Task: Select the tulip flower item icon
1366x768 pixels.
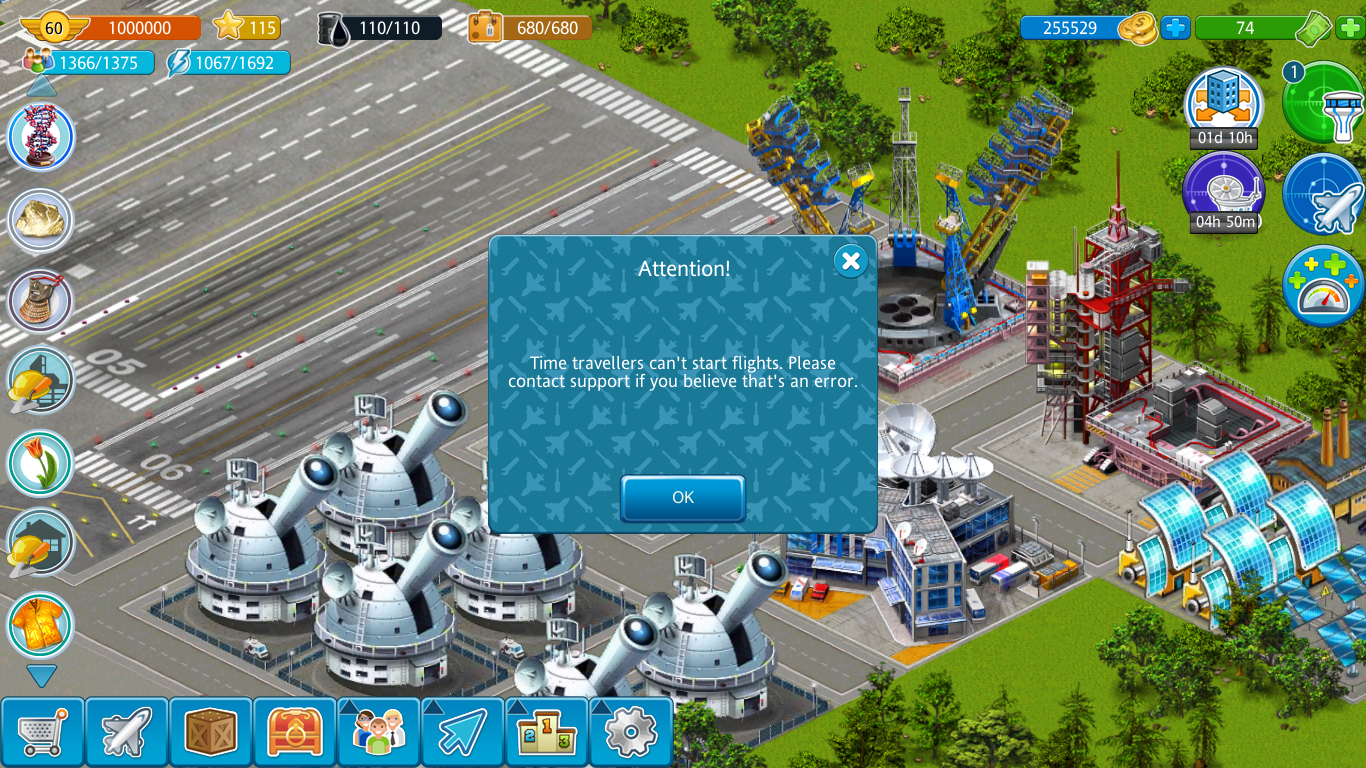Action: pos(41,463)
